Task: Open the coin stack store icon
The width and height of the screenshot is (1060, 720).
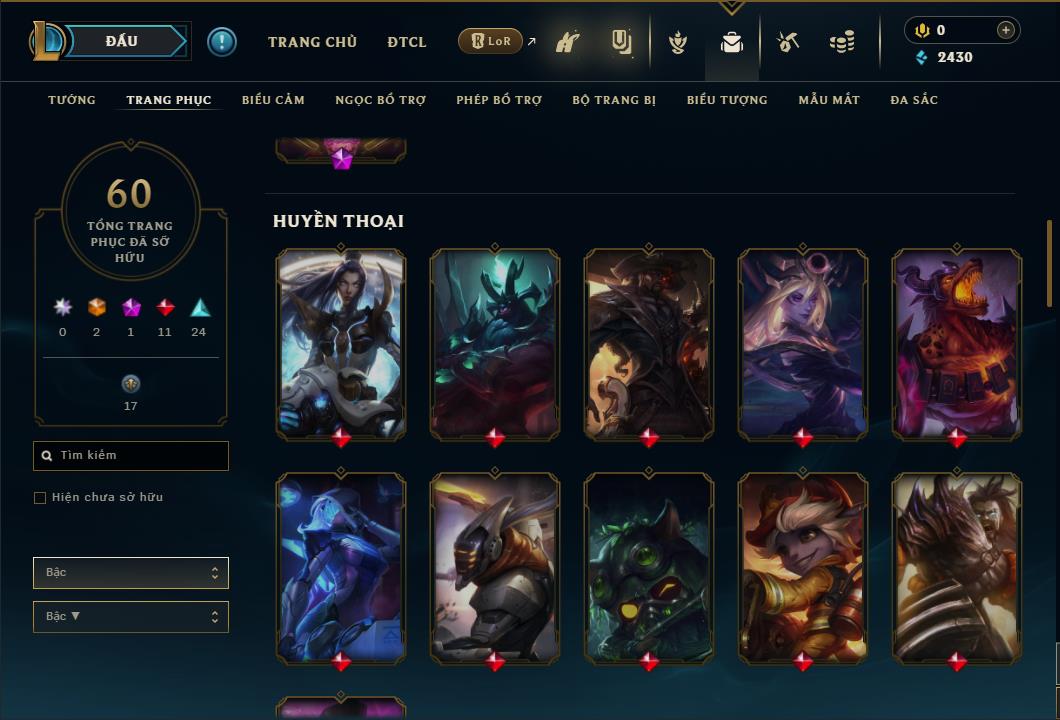Action: tap(842, 42)
